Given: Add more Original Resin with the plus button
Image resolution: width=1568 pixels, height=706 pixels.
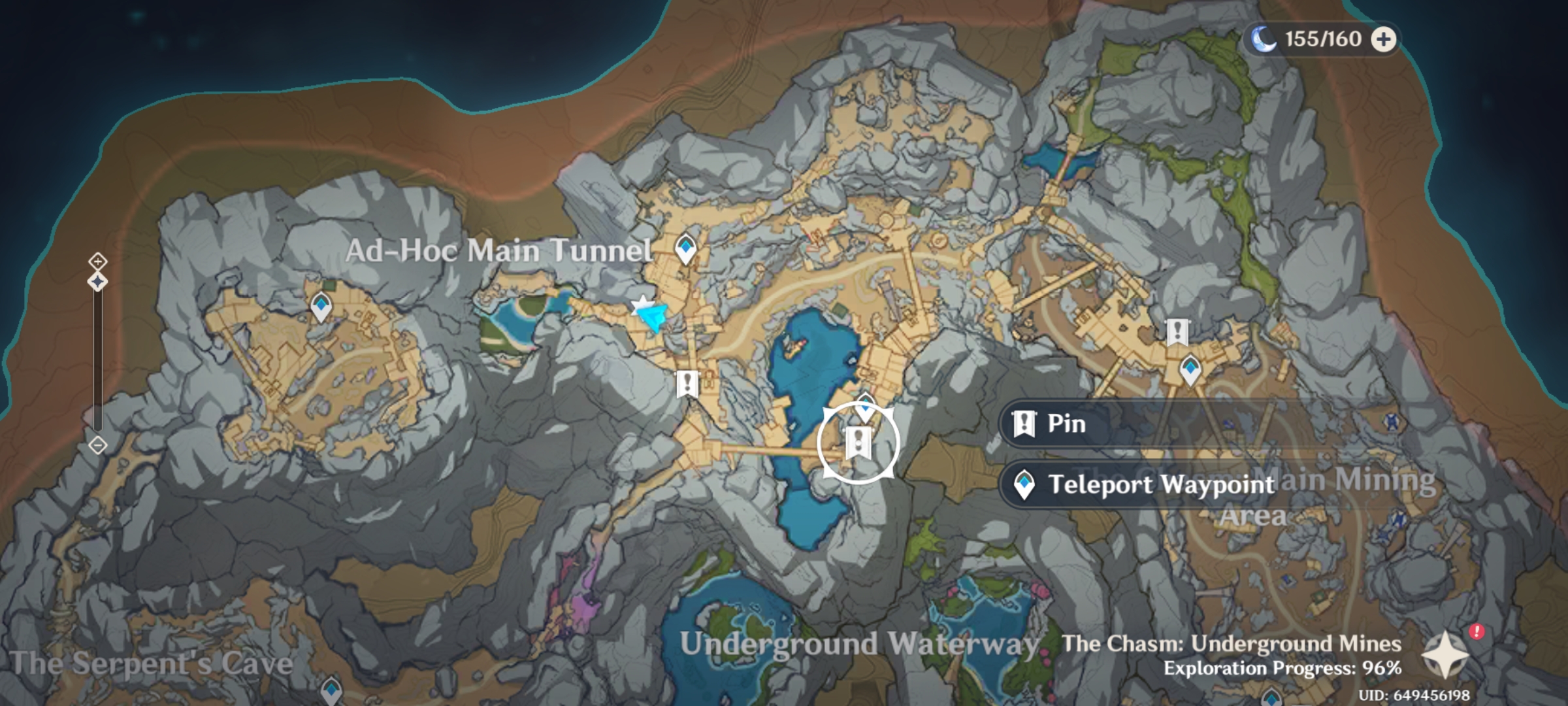Looking at the screenshot, I should (x=1382, y=40).
